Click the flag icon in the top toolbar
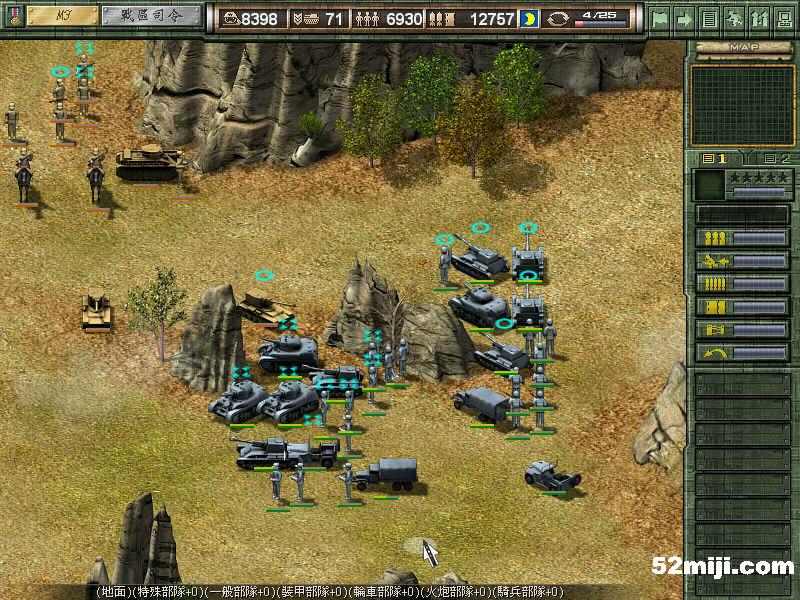 pos(660,18)
